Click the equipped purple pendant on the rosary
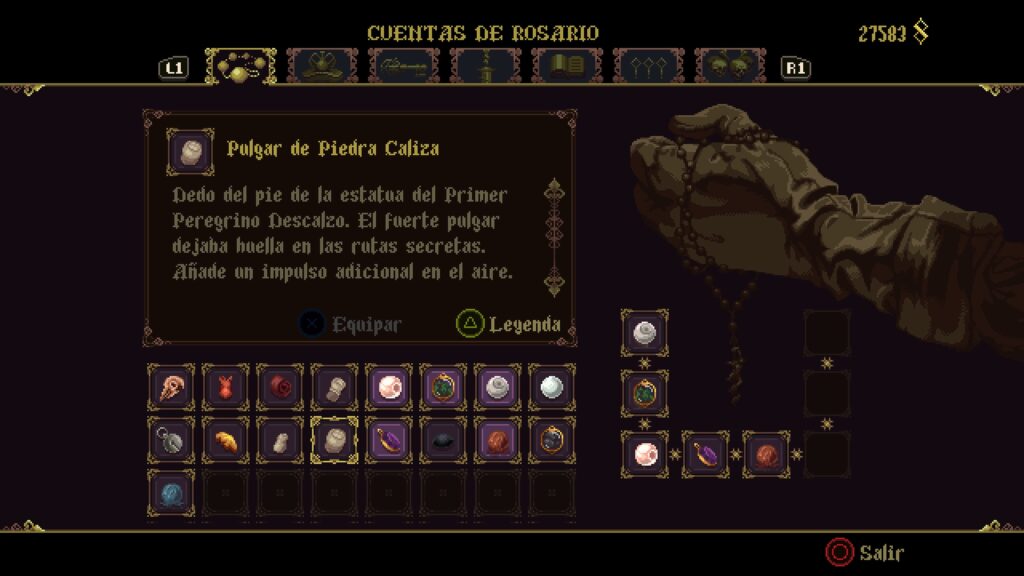The height and width of the screenshot is (576, 1024). point(706,454)
